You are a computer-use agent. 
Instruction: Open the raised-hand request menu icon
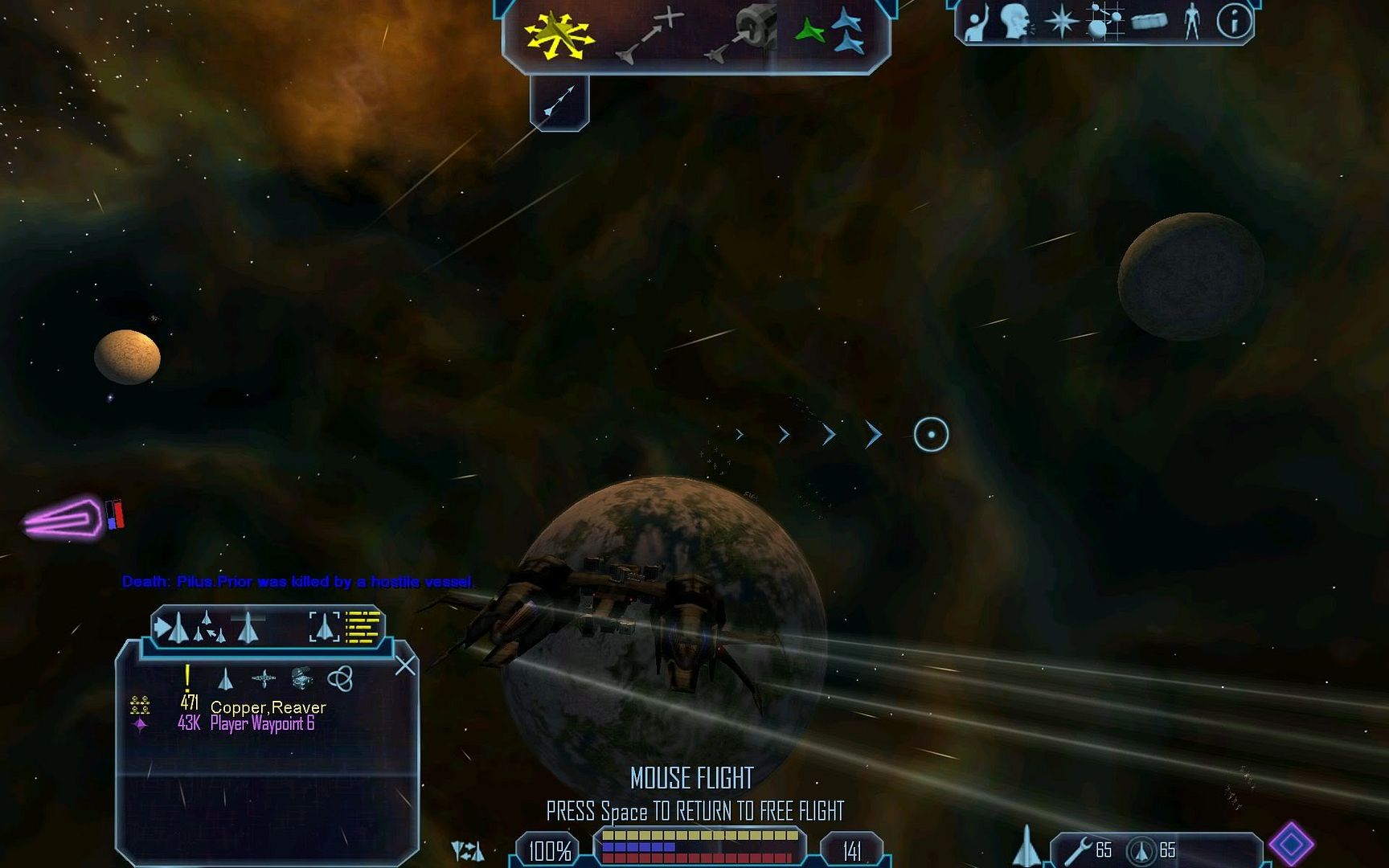pyautogui.click(x=977, y=23)
